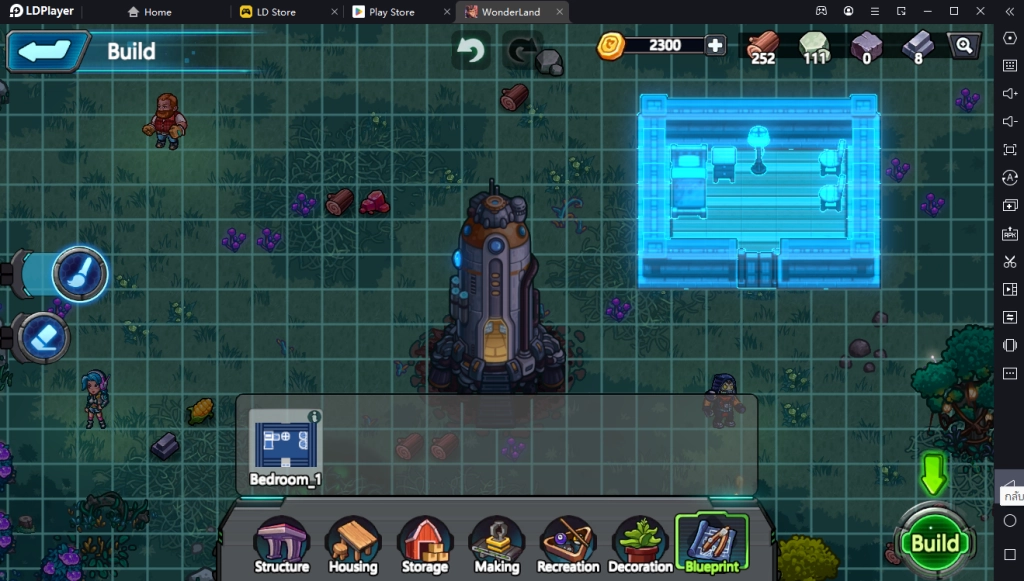Undo the last build action

point(470,50)
